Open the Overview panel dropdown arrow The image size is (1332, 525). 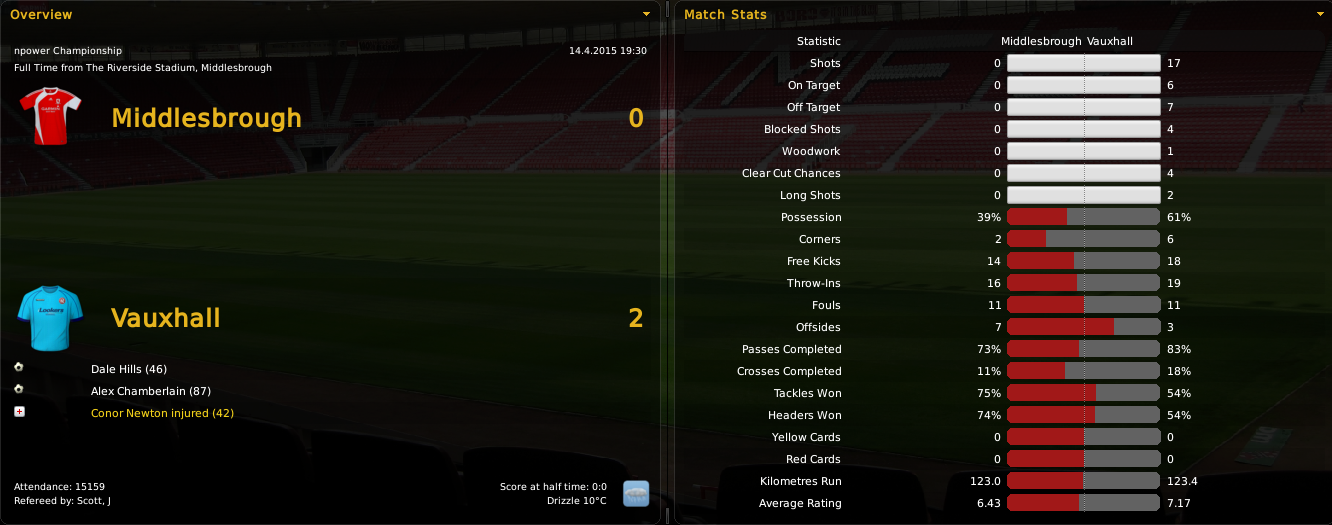(646, 14)
